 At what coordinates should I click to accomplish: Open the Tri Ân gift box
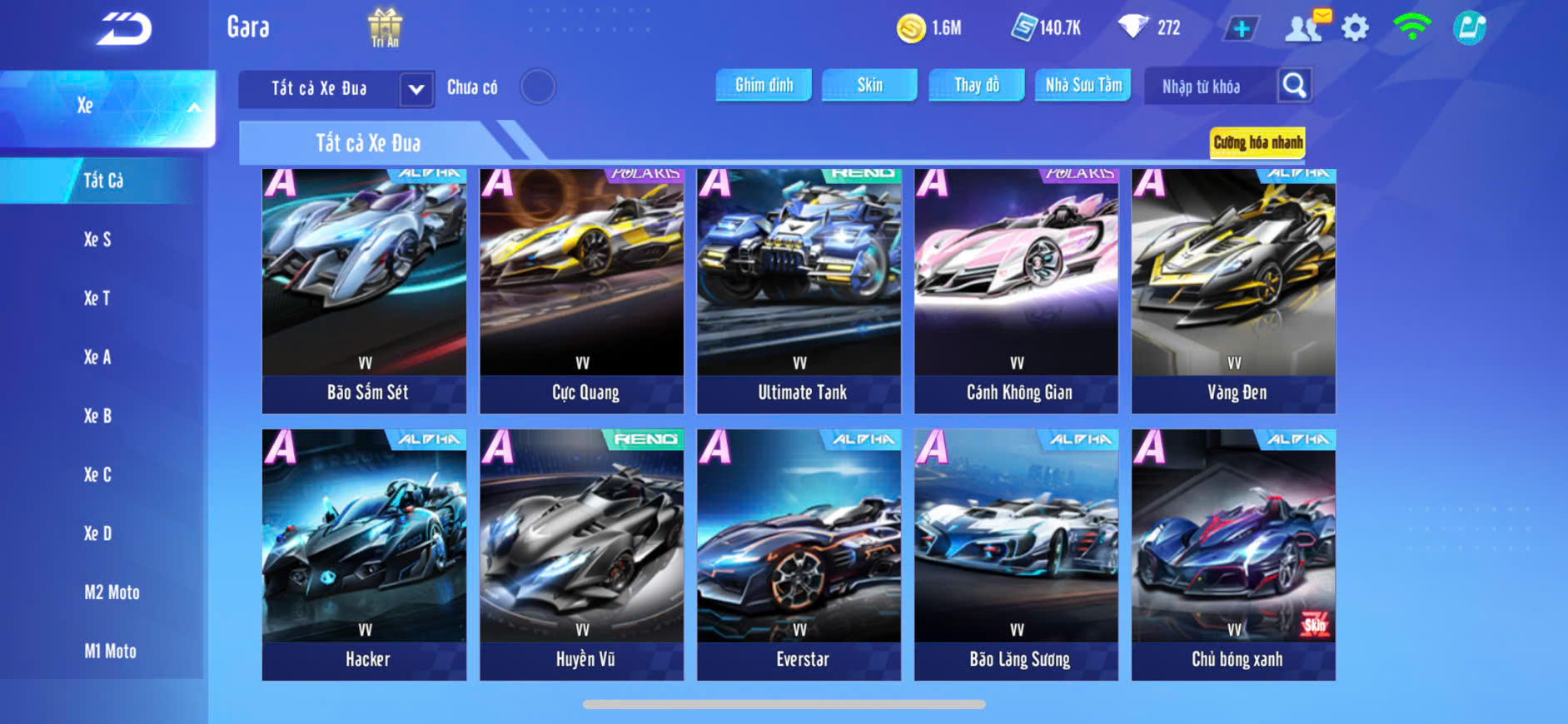tap(385, 27)
